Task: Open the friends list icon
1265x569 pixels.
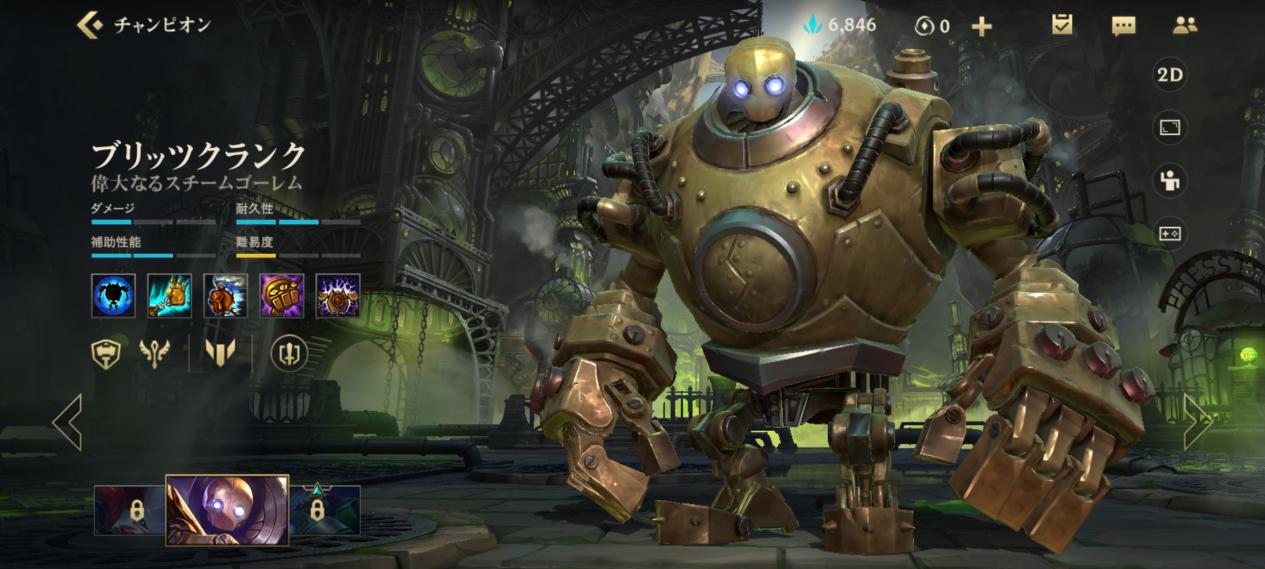Action: [x=1185, y=26]
